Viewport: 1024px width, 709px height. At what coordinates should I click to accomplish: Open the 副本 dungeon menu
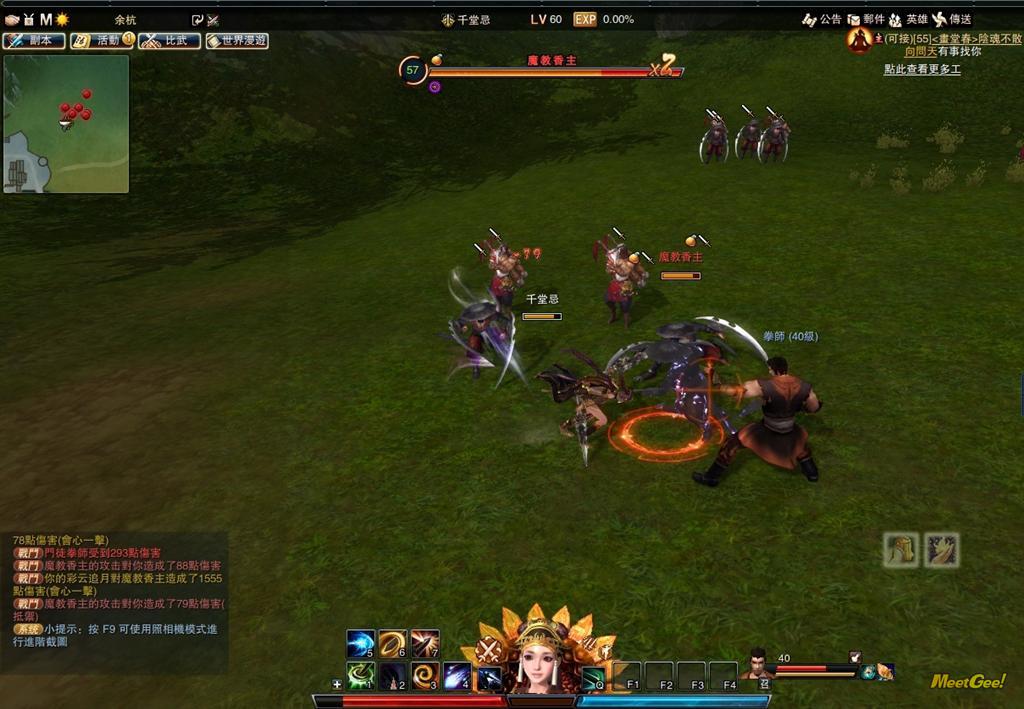click(34, 41)
